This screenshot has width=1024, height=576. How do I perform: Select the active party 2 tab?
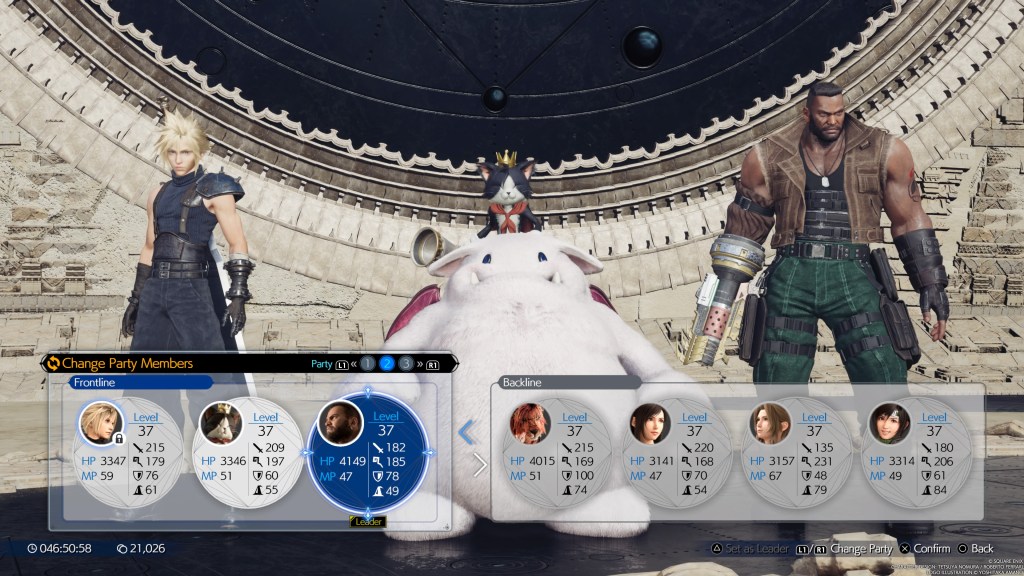[387, 364]
